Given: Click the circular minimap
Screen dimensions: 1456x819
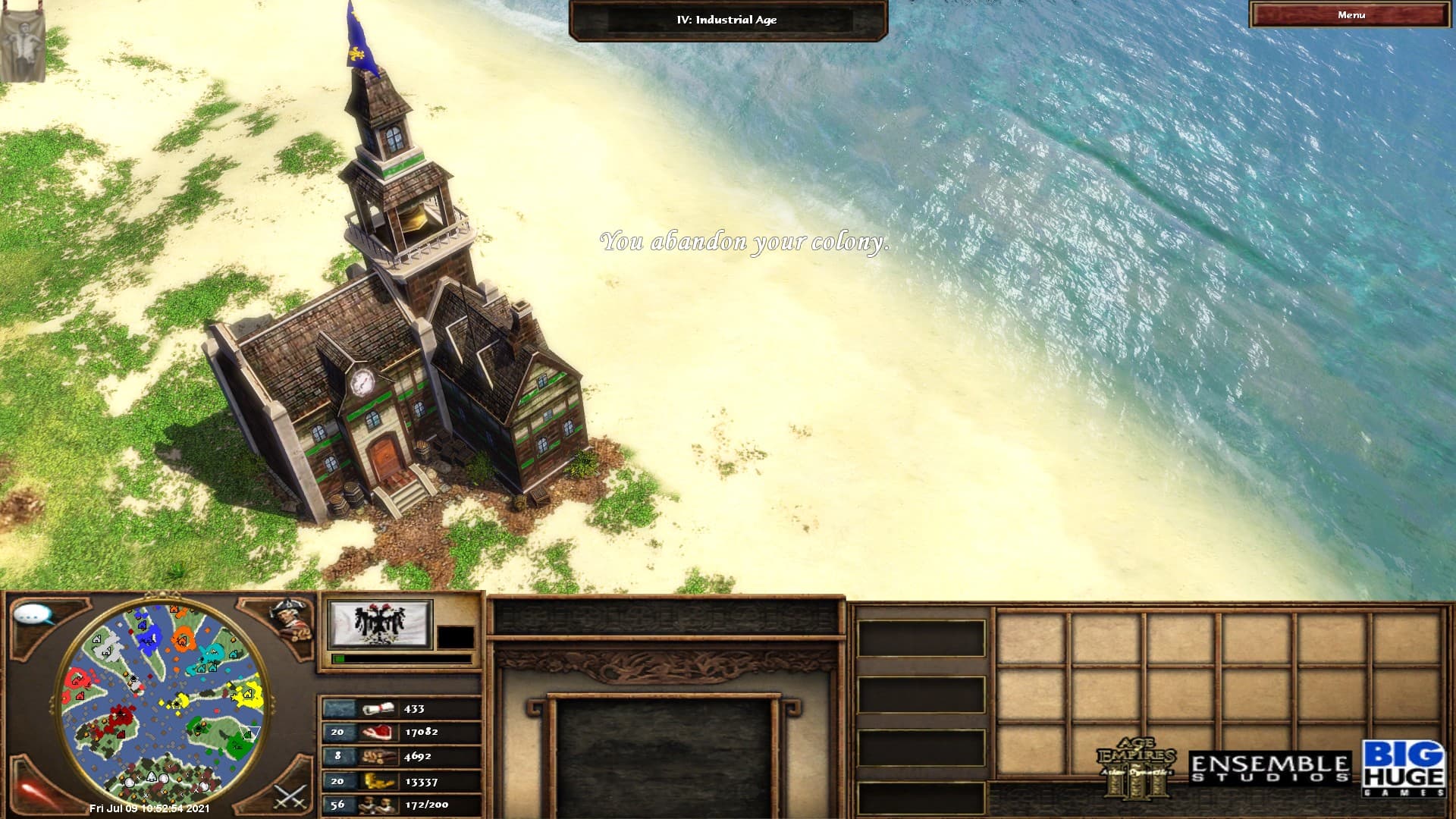Looking at the screenshot, I should click(162, 703).
